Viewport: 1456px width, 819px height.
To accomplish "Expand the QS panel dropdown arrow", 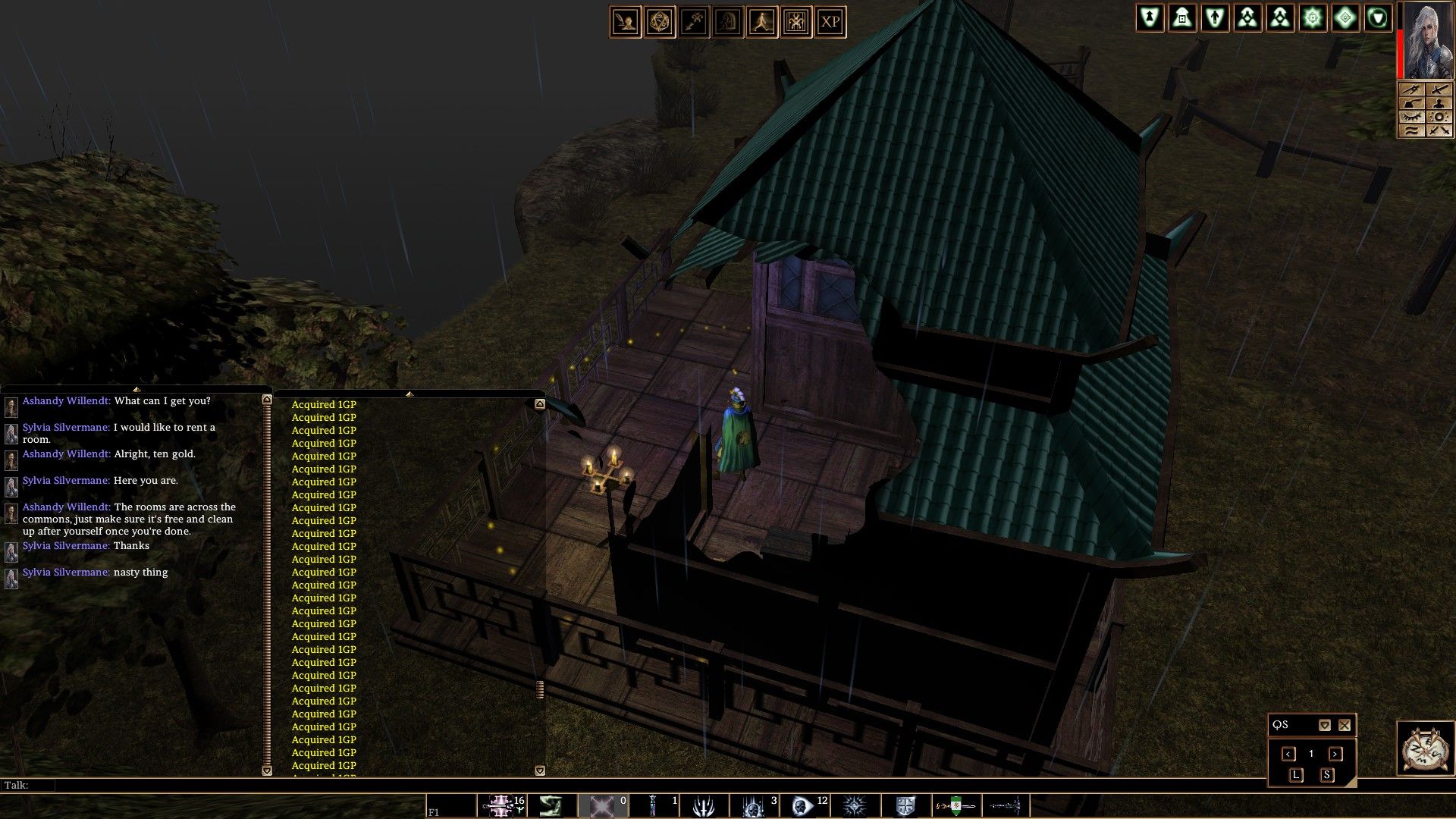I will point(1324,725).
